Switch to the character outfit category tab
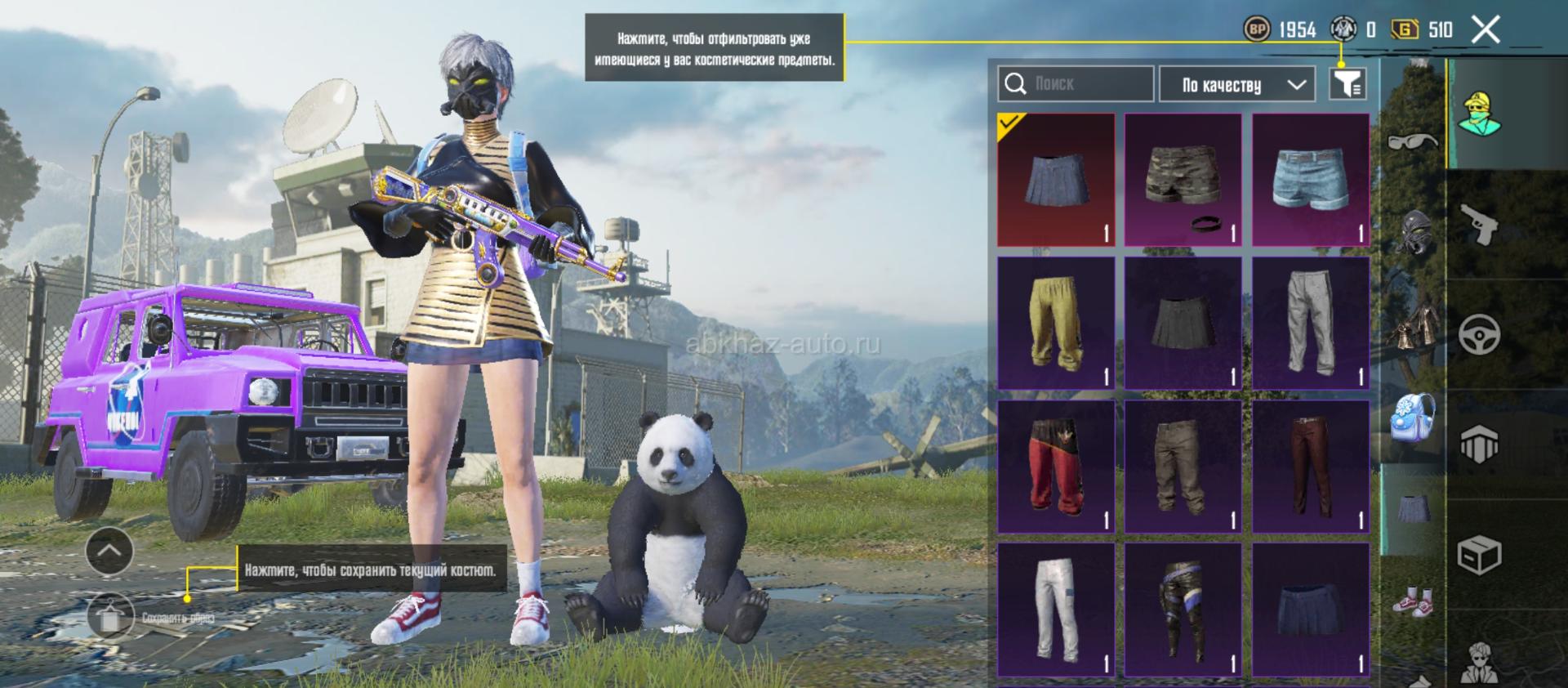Viewport: 1568px width, 688px height. pos(1479,114)
